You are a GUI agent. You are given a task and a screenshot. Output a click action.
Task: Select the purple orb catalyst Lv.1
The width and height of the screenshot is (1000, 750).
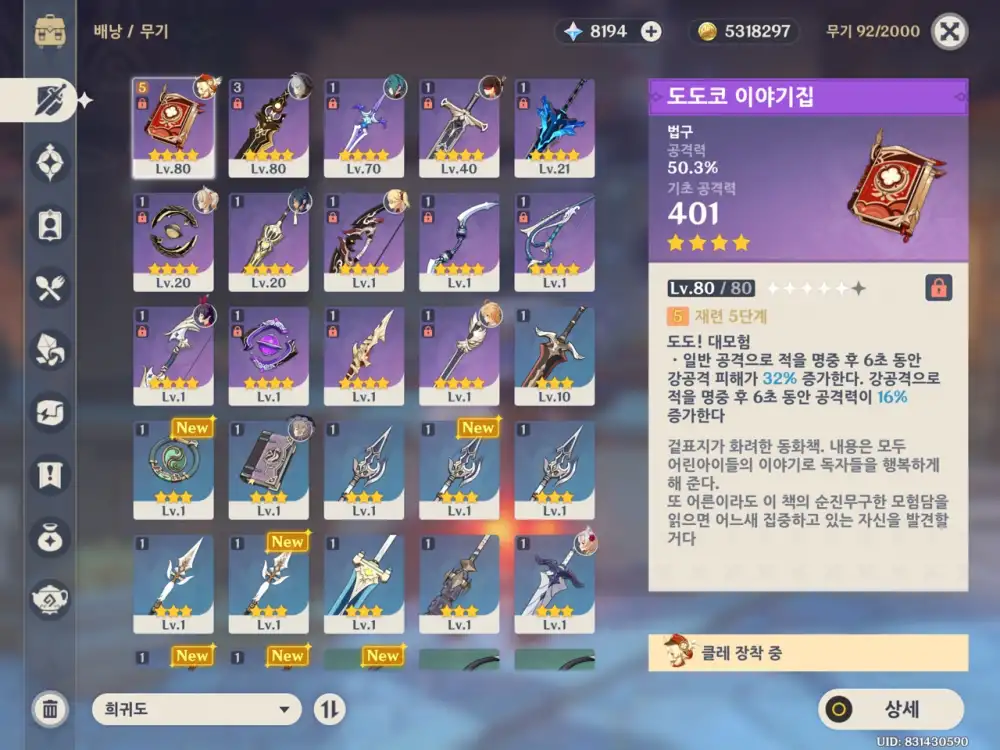pos(268,355)
